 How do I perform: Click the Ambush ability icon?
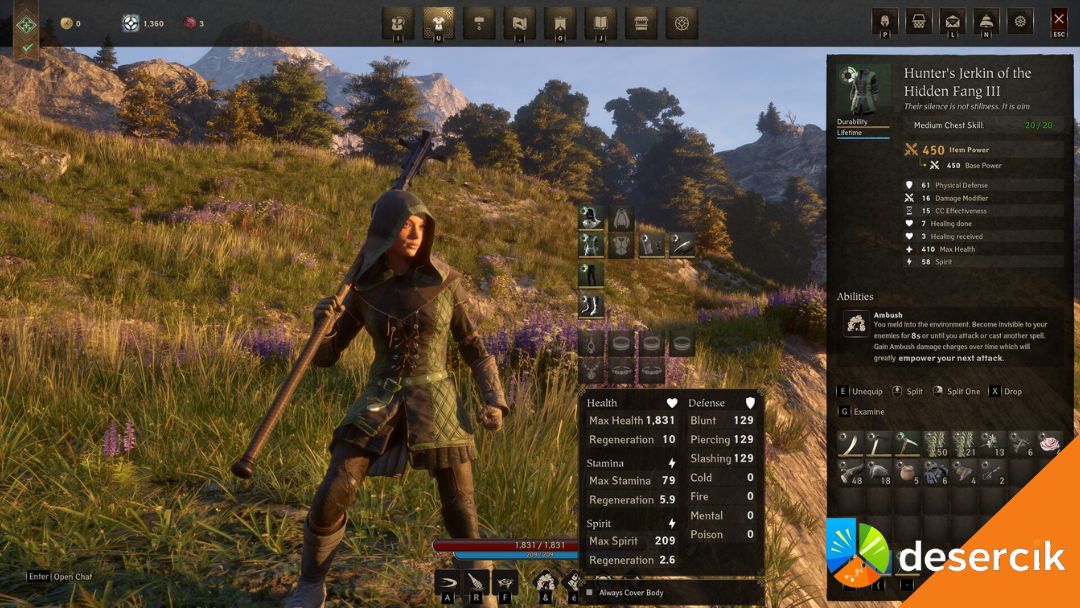tap(856, 323)
